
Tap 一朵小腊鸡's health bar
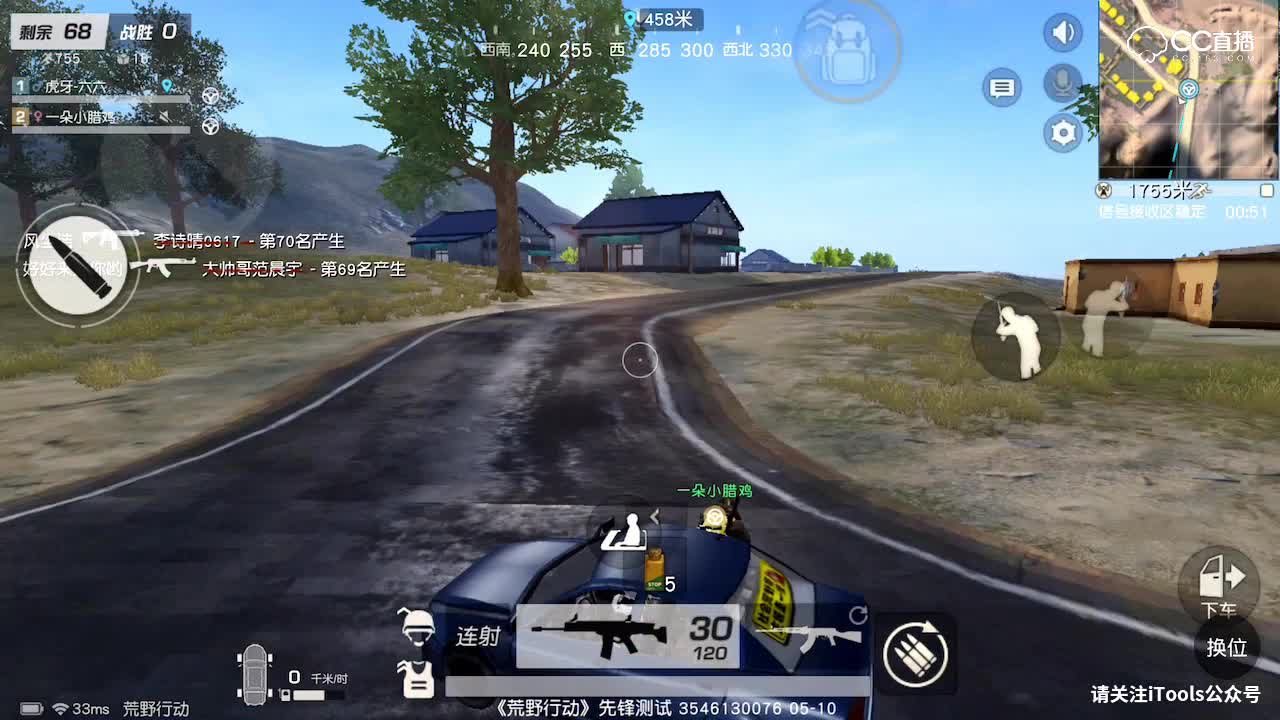pyautogui.click(x=100, y=130)
